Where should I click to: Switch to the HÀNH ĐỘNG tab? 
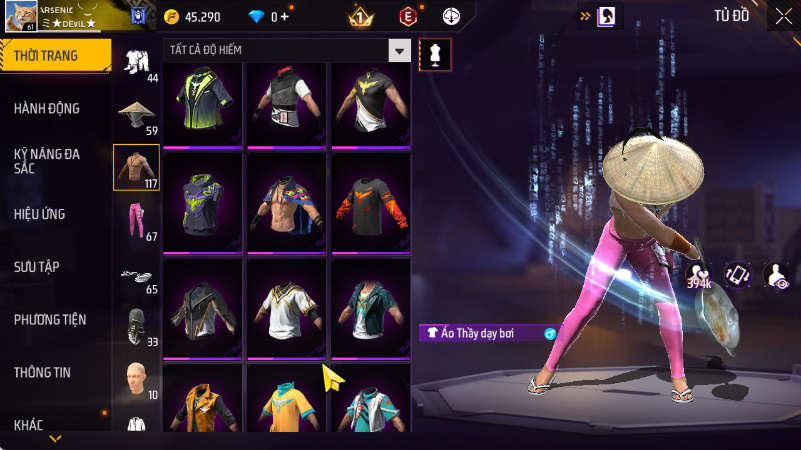(47, 108)
